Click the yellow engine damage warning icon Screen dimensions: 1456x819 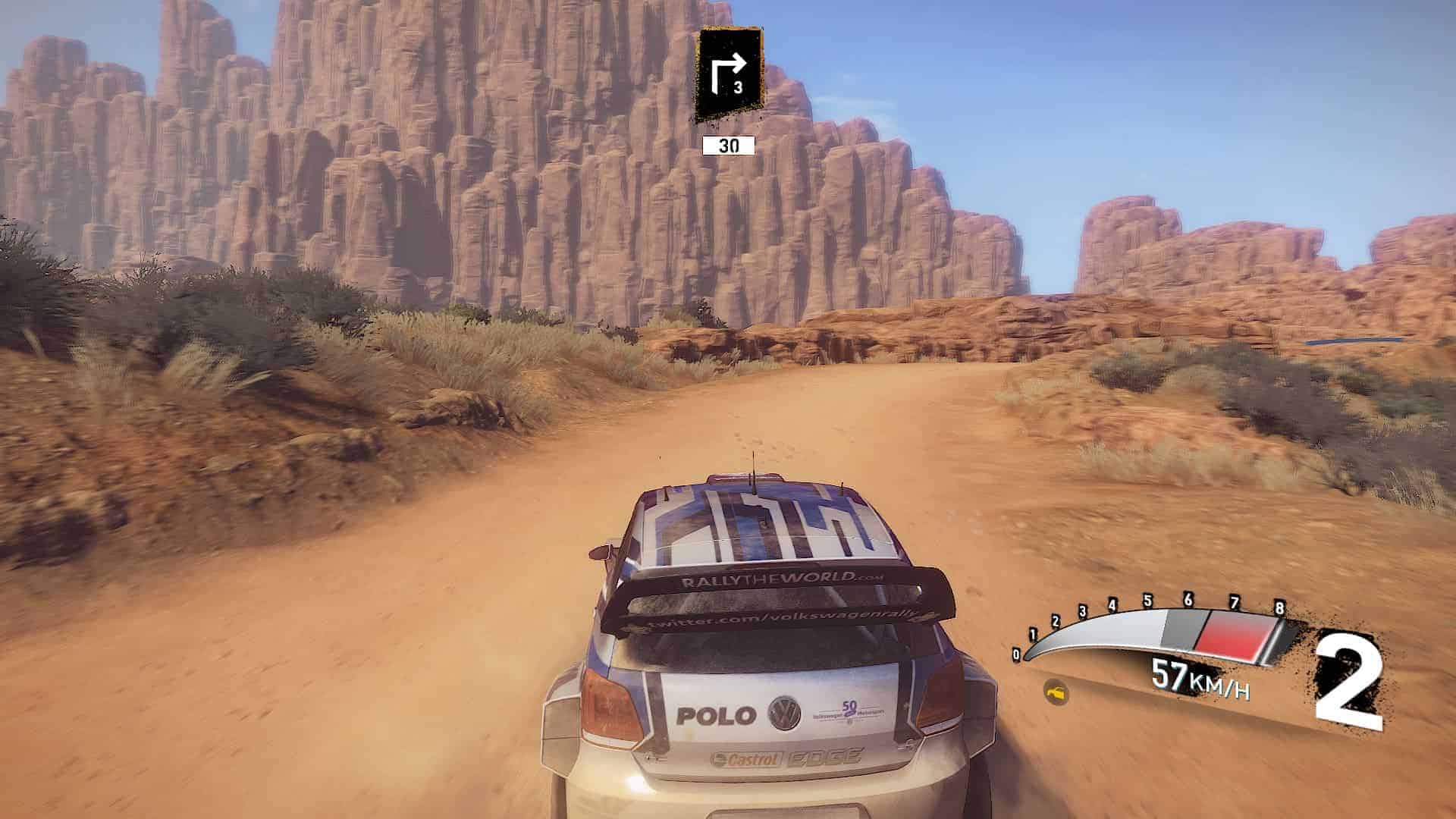(1056, 692)
